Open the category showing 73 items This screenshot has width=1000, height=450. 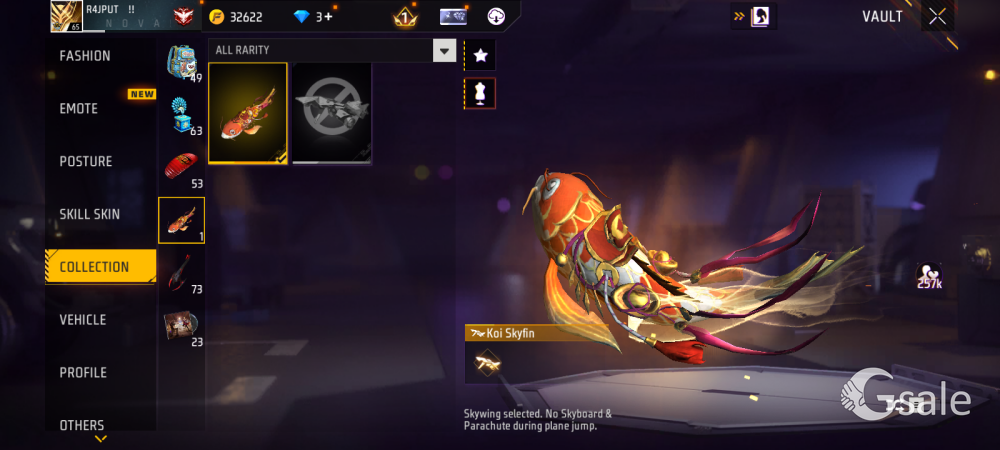(181, 272)
